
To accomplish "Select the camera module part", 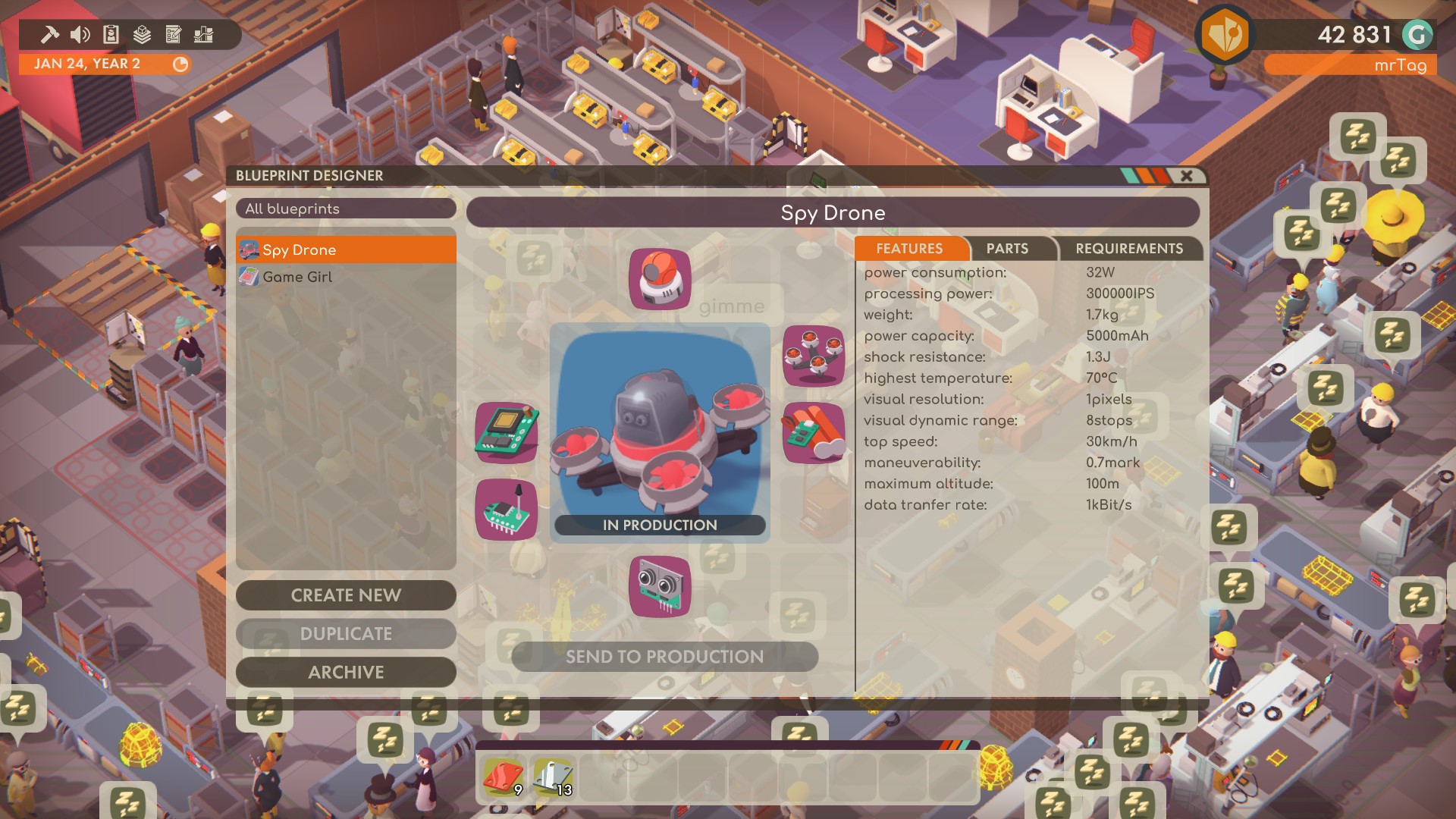I will pos(658,281).
